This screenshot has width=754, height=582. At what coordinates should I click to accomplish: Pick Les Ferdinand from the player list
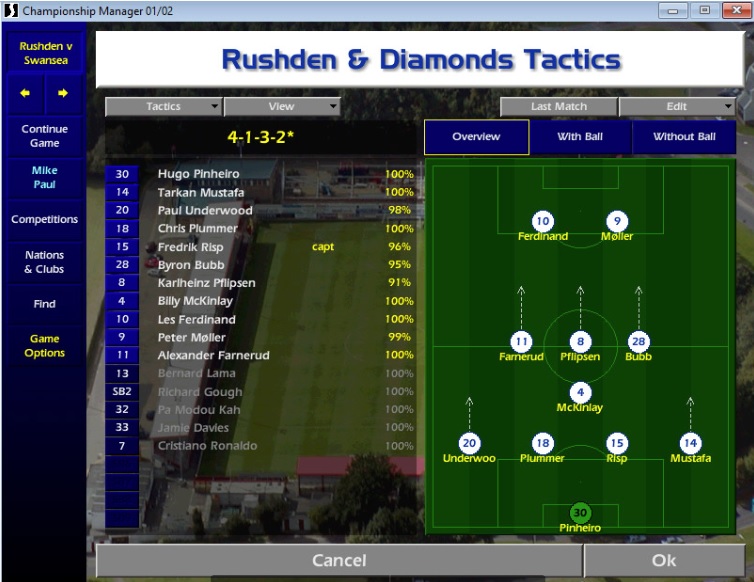click(196, 319)
